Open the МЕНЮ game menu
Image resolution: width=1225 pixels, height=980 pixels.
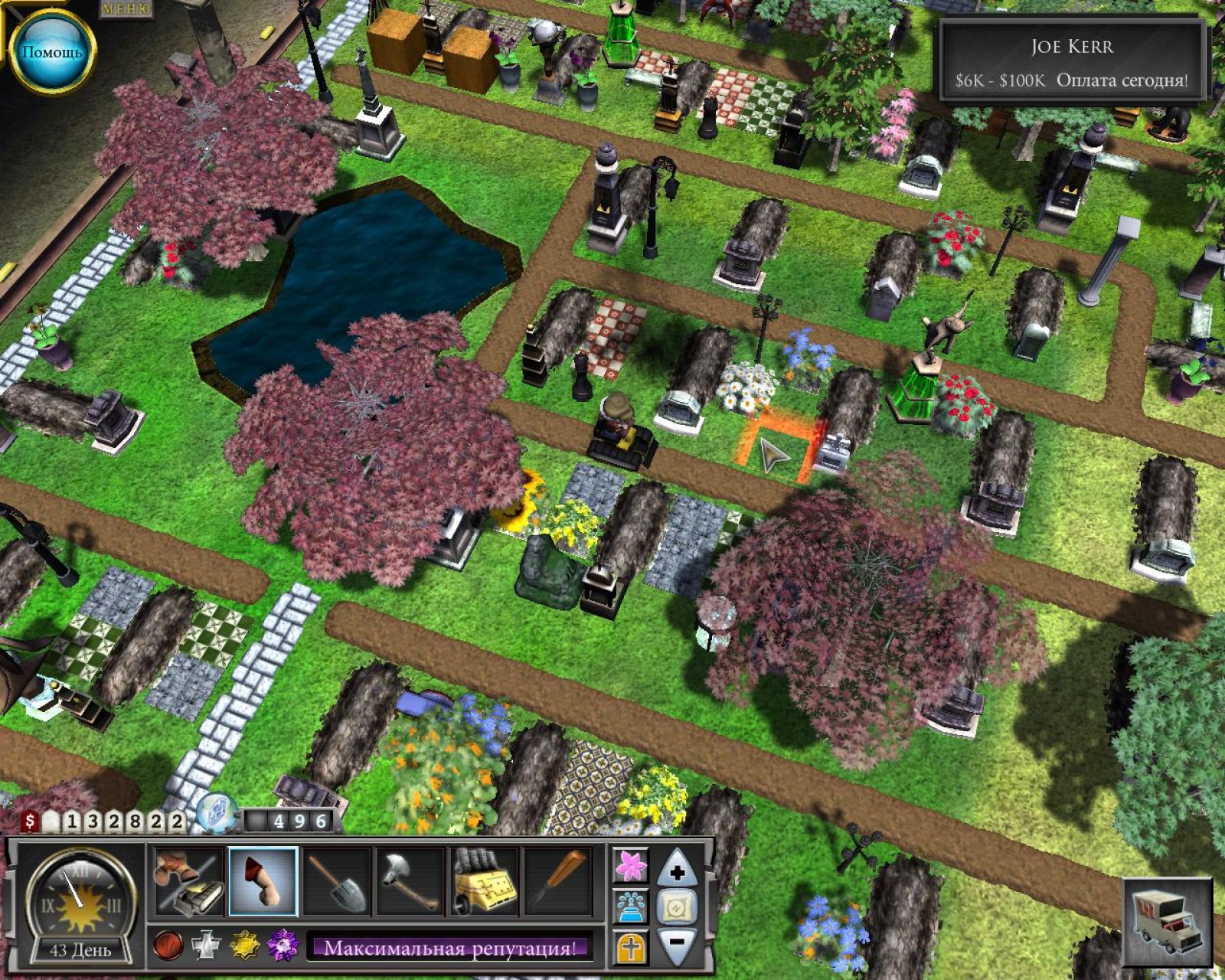pyautogui.click(x=126, y=8)
